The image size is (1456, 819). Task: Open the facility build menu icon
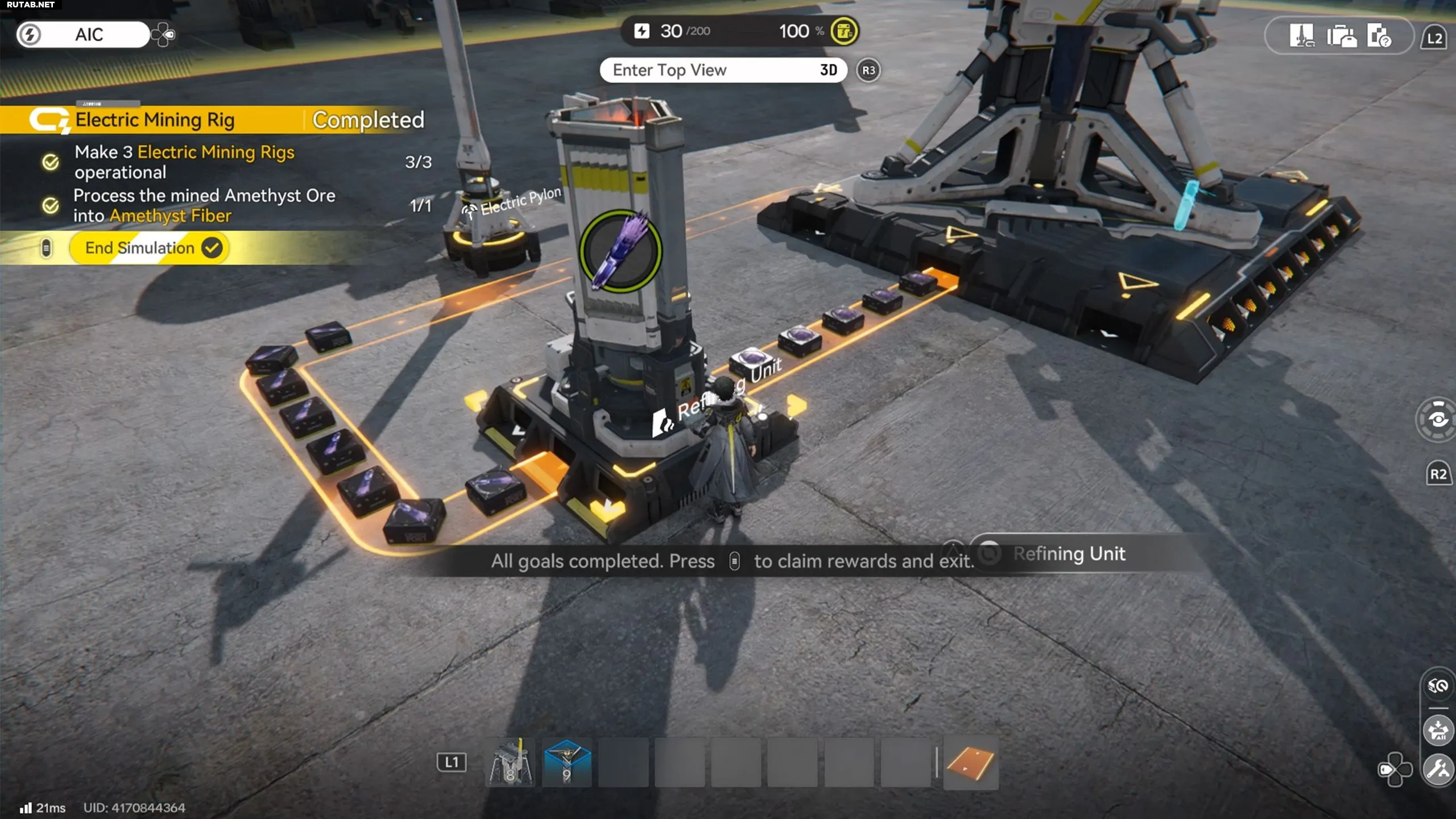[x=1301, y=36]
